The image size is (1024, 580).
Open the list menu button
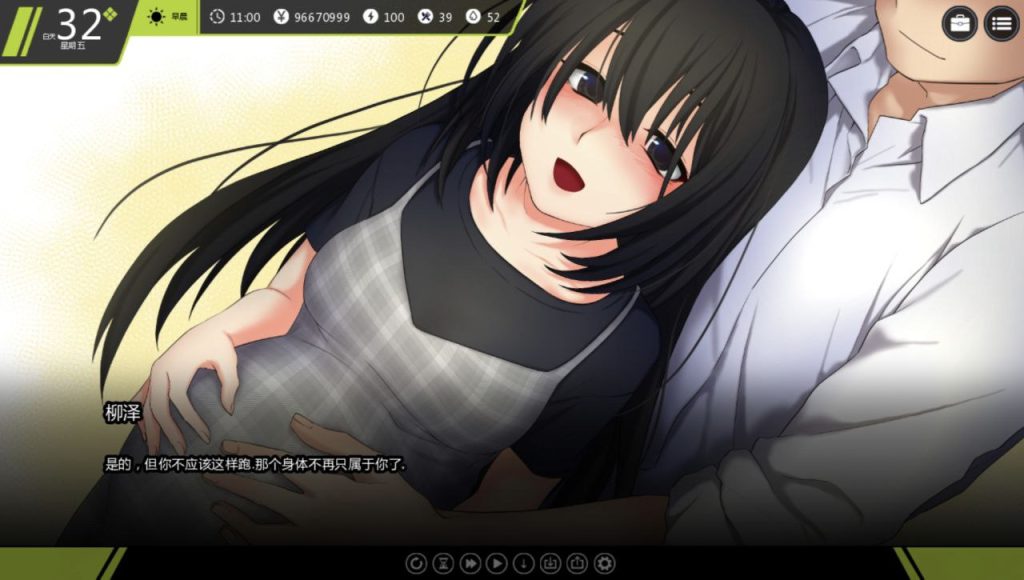(x=1001, y=24)
